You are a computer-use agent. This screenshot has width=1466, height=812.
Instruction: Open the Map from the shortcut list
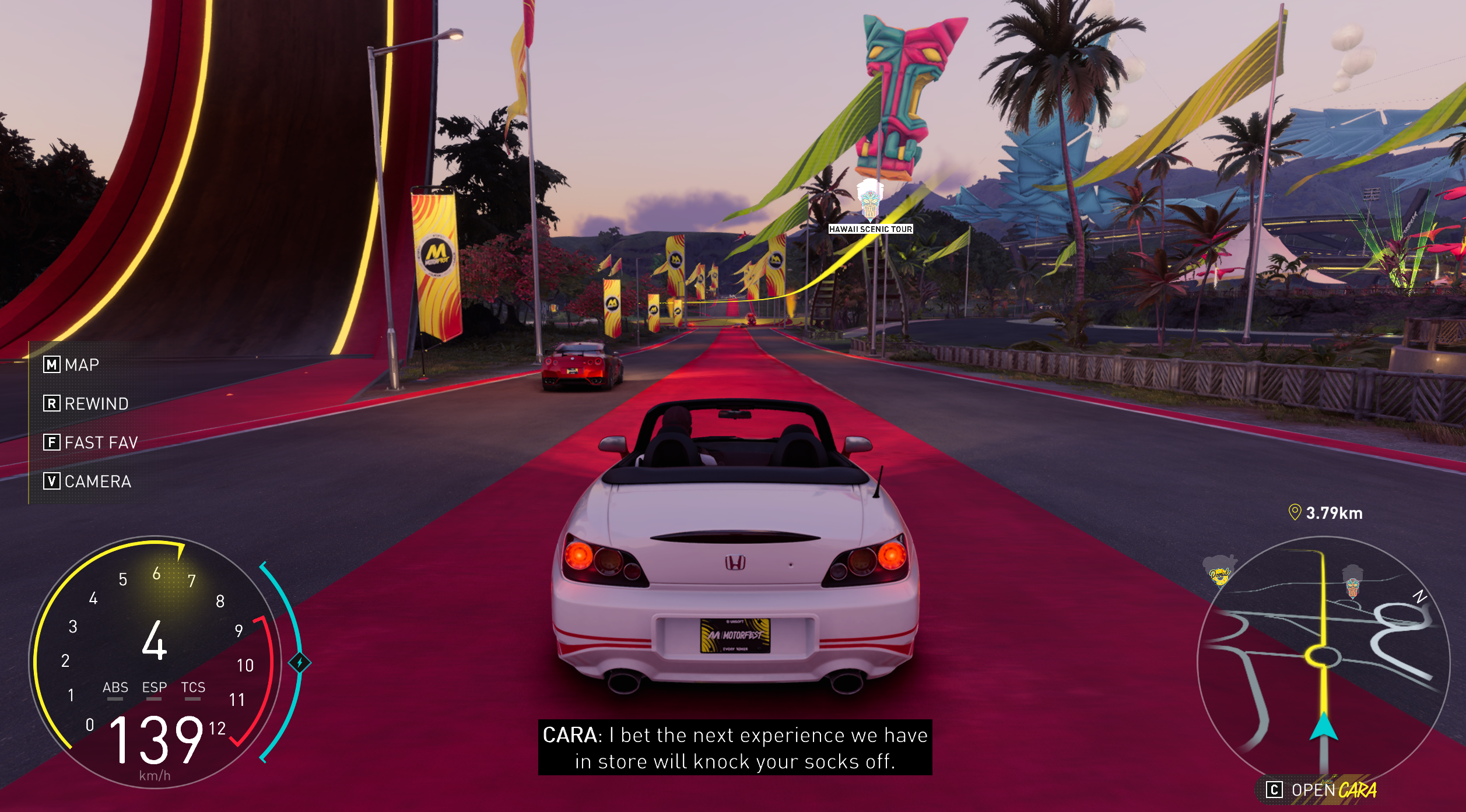tap(72, 365)
